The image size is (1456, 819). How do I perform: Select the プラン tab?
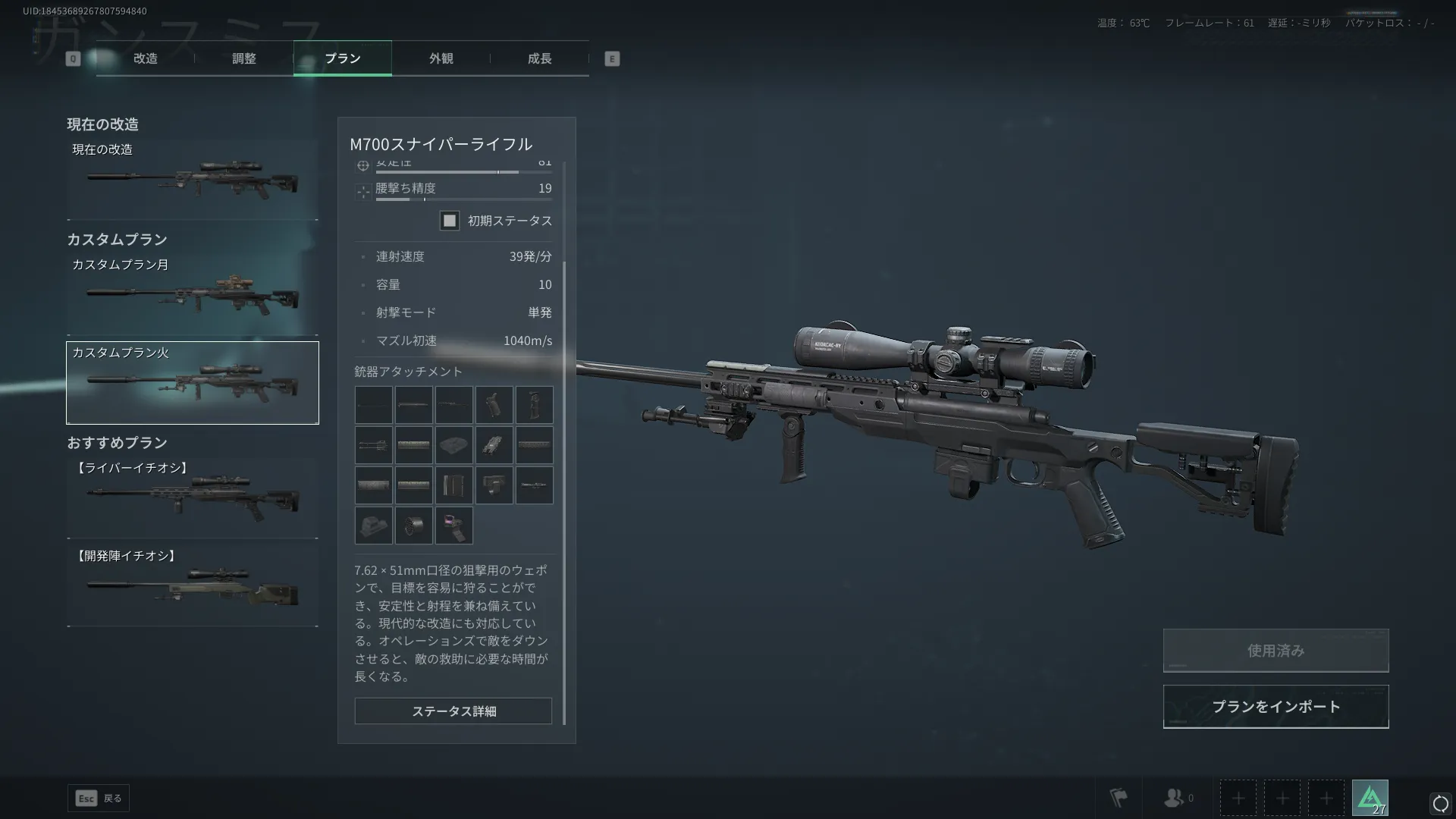342,58
